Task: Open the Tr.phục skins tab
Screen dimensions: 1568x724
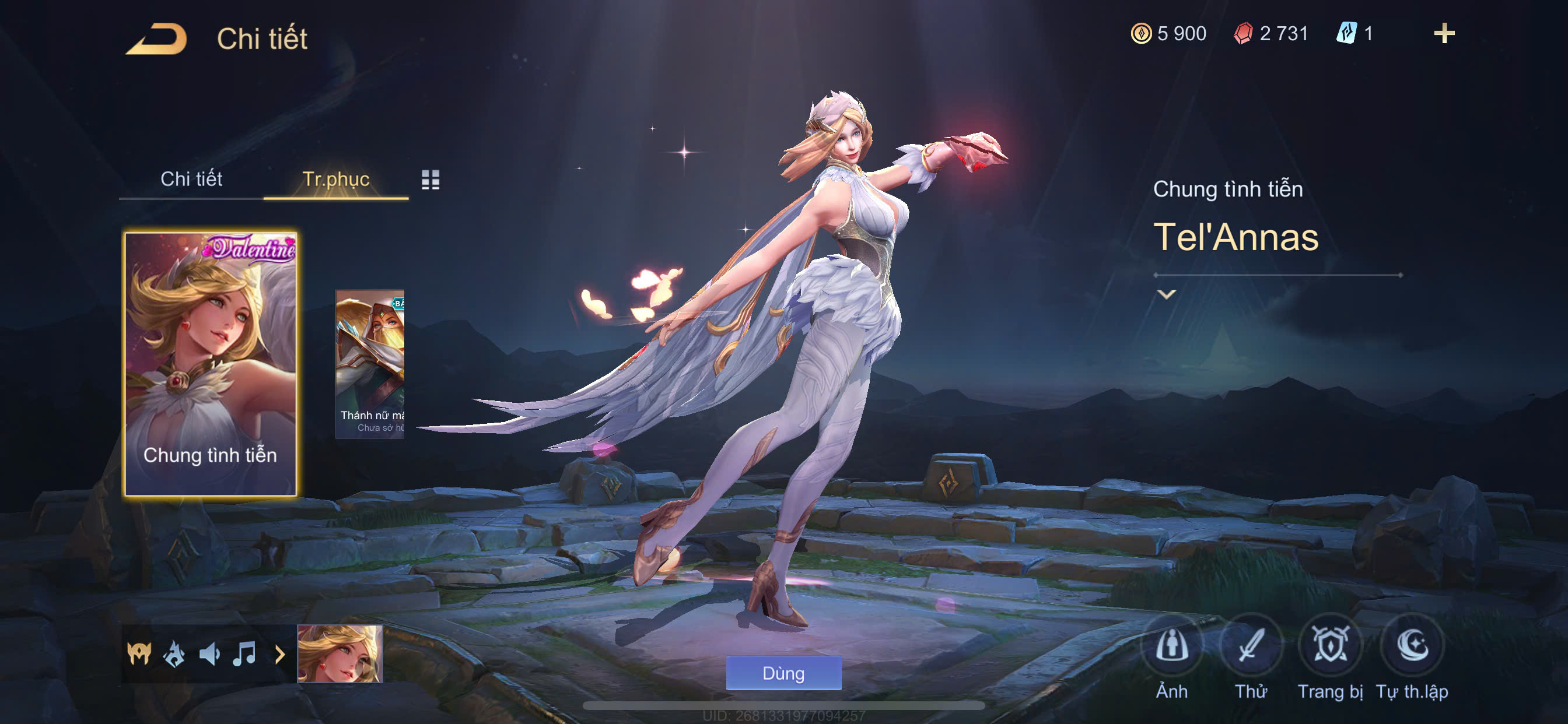Action: click(335, 179)
